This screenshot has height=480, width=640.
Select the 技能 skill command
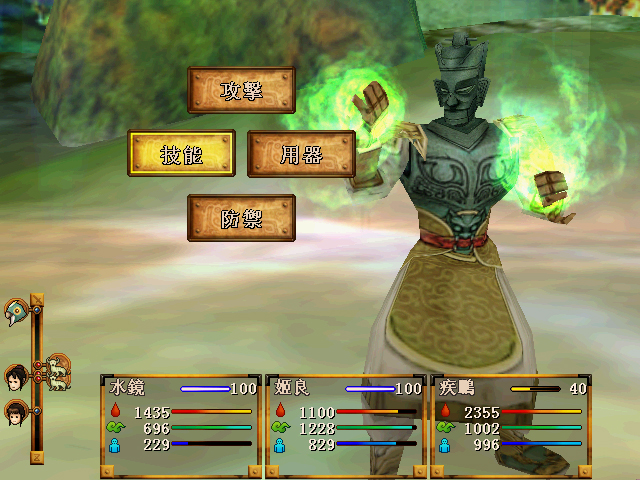pyautogui.click(x=181, y=154)
